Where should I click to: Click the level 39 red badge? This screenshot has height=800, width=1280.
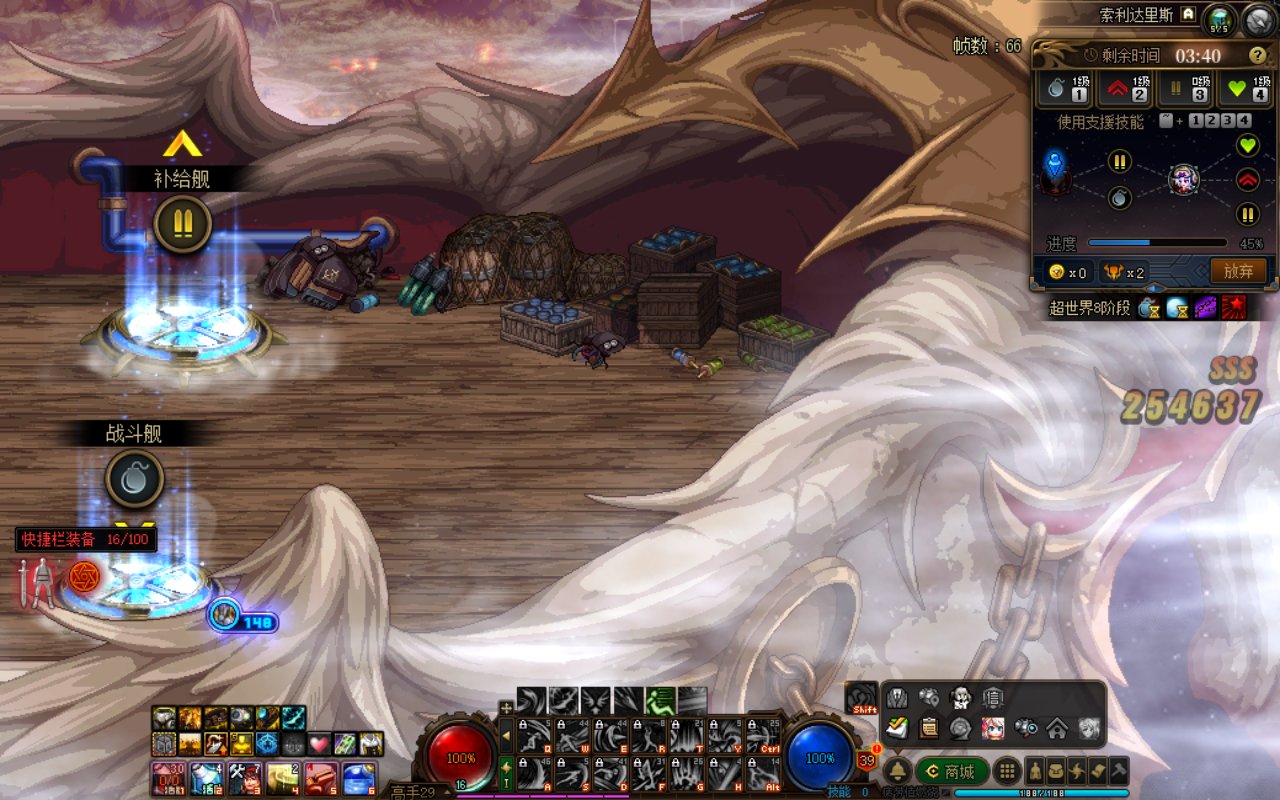click(x=867, y=761)
